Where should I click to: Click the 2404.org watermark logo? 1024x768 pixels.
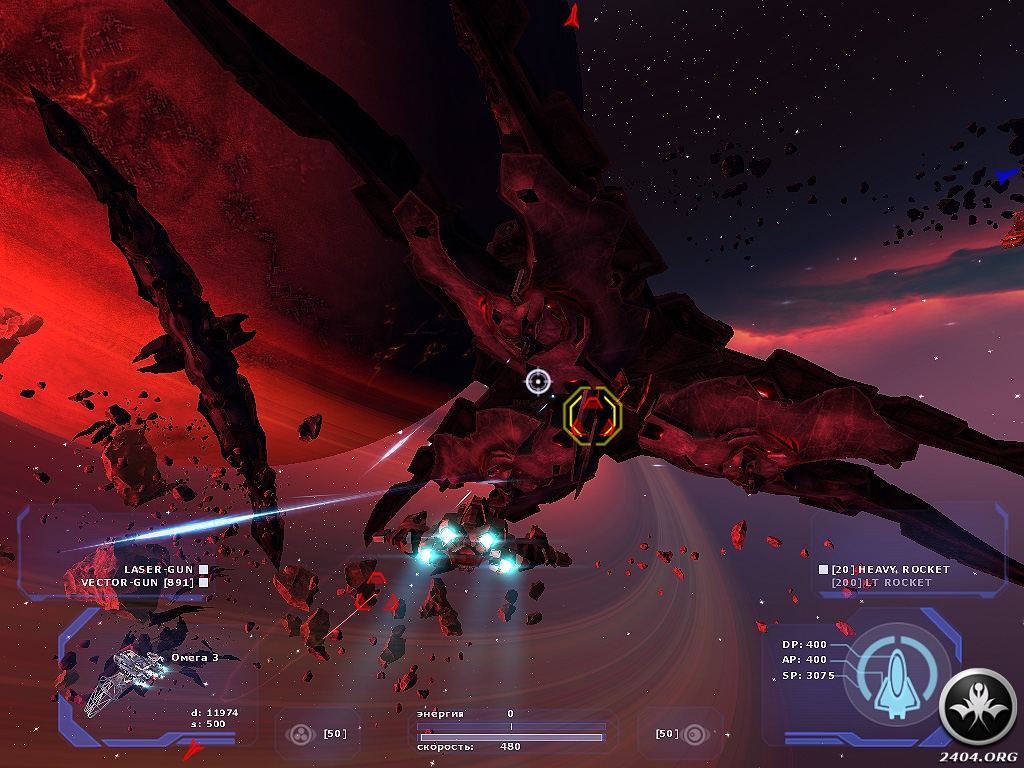[979, 712]
